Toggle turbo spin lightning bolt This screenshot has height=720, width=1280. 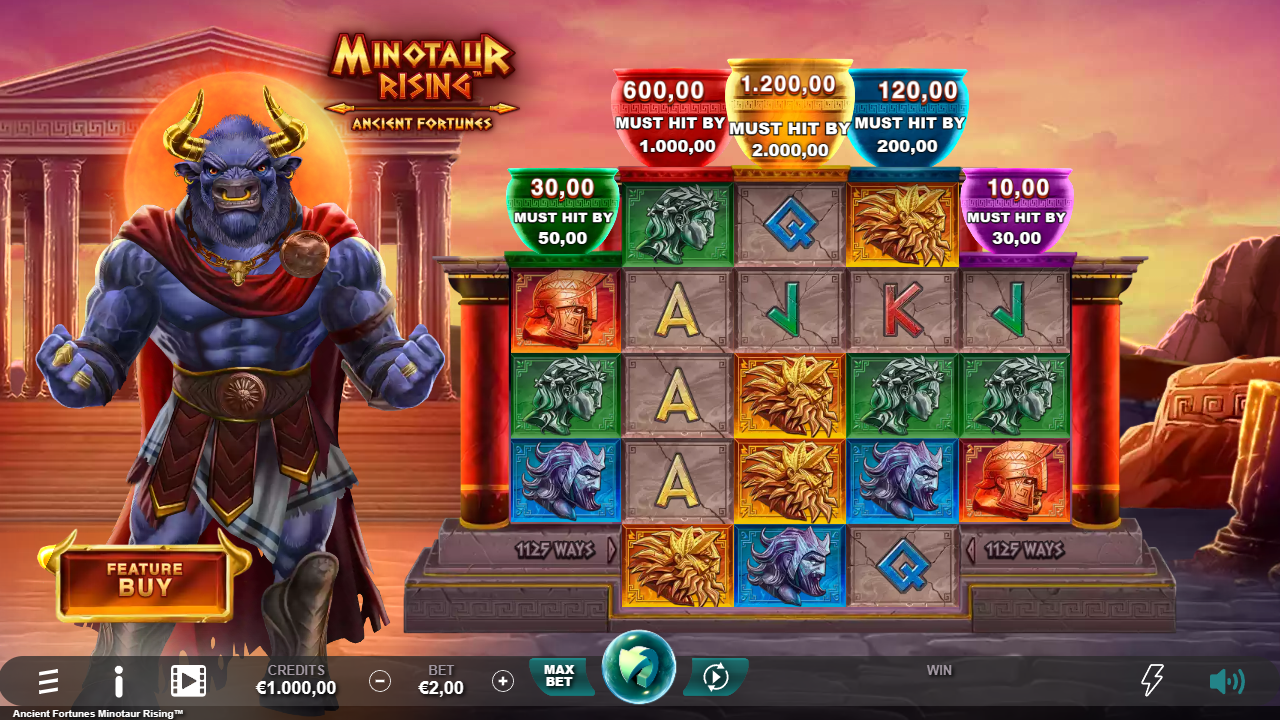tap(1152, 681)
